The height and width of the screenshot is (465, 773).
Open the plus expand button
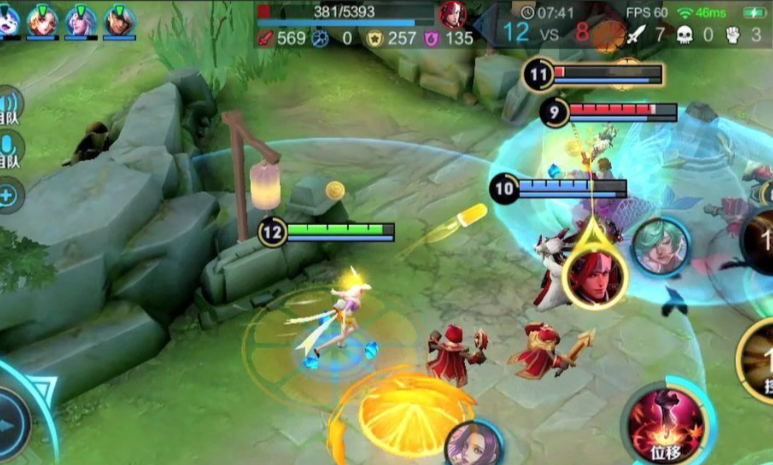pos(9,194)
